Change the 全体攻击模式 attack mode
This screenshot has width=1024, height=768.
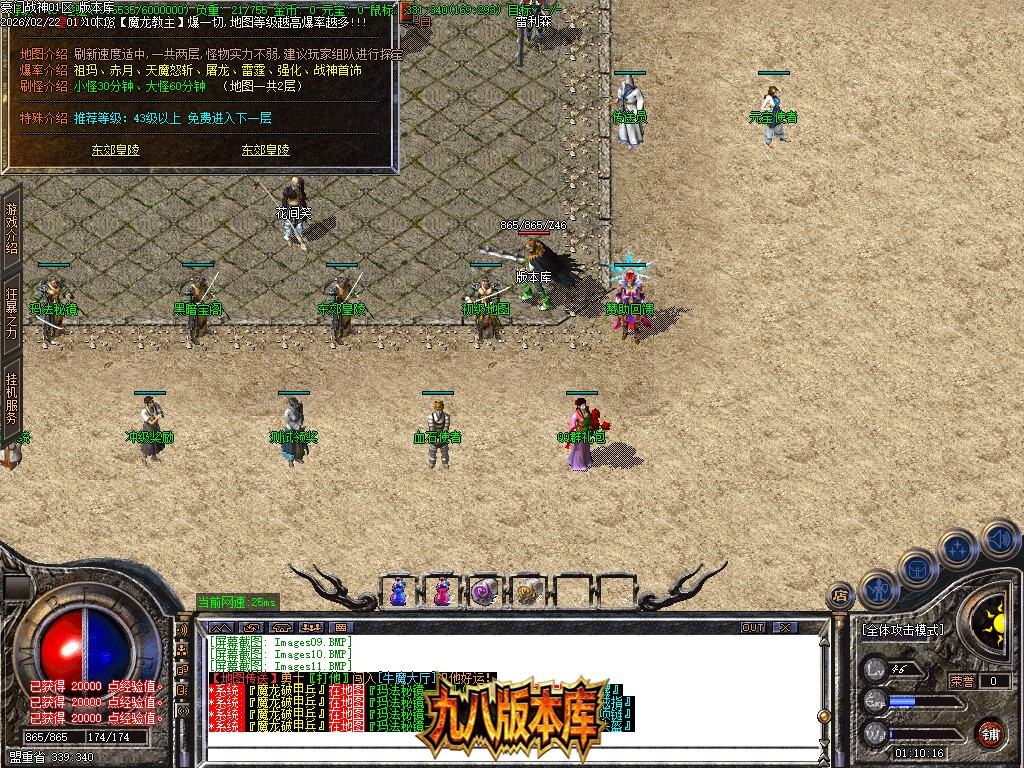[x=902, y=631]
